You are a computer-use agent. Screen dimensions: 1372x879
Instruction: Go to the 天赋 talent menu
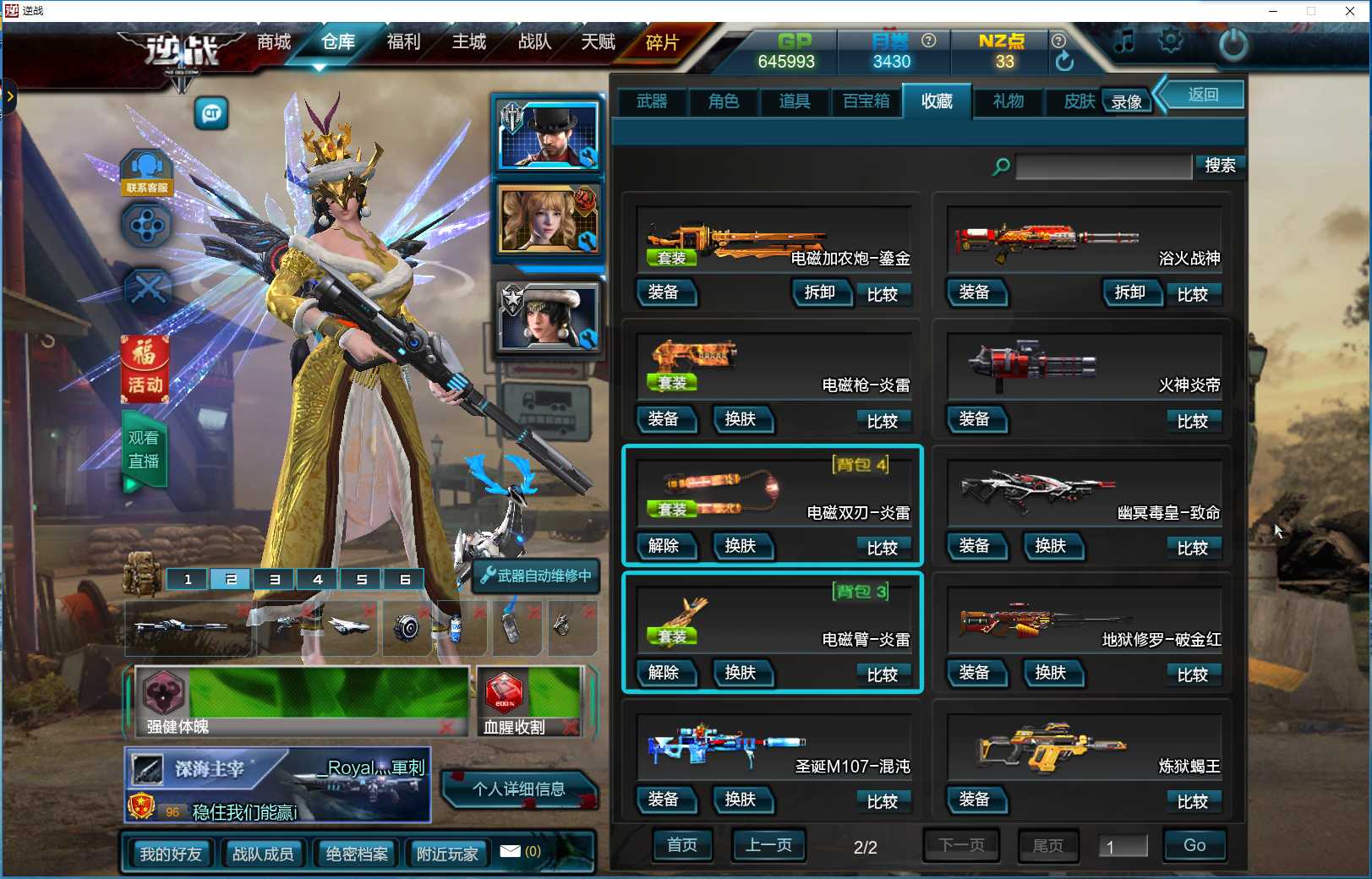(x=598, y=41)
